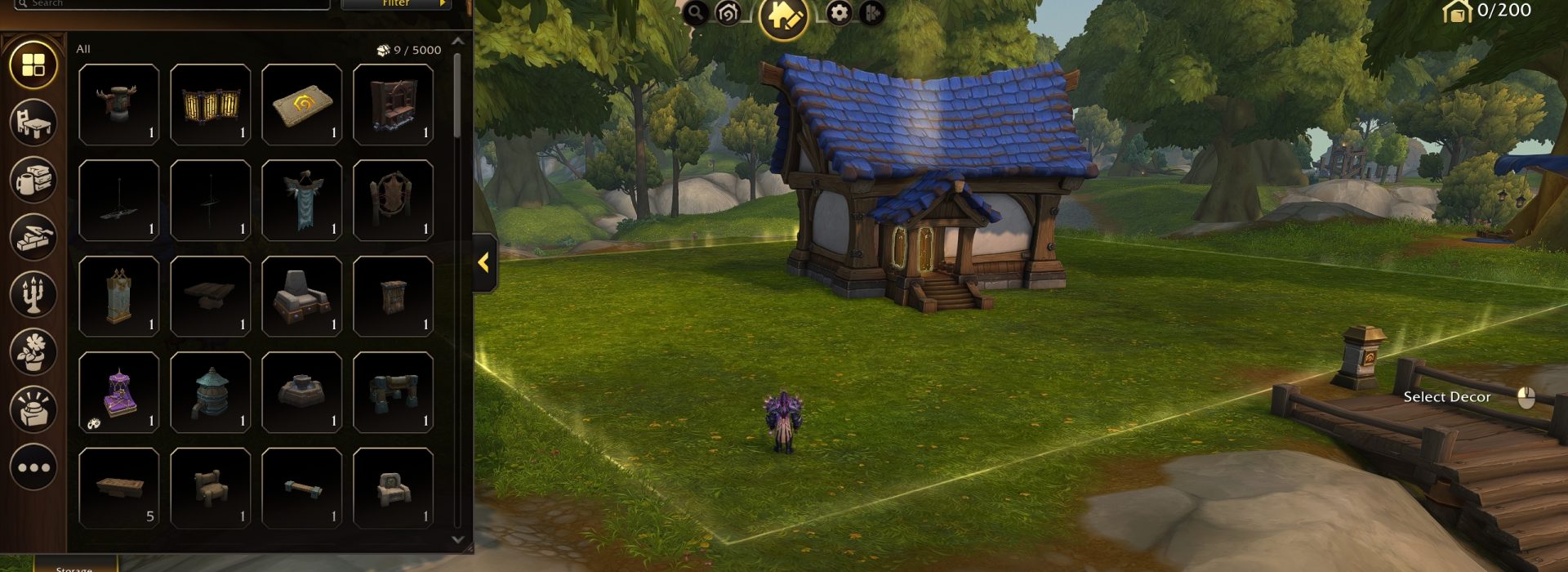Switch to the potted flower category
The image size is (1568, 572).
click(33, 351)
